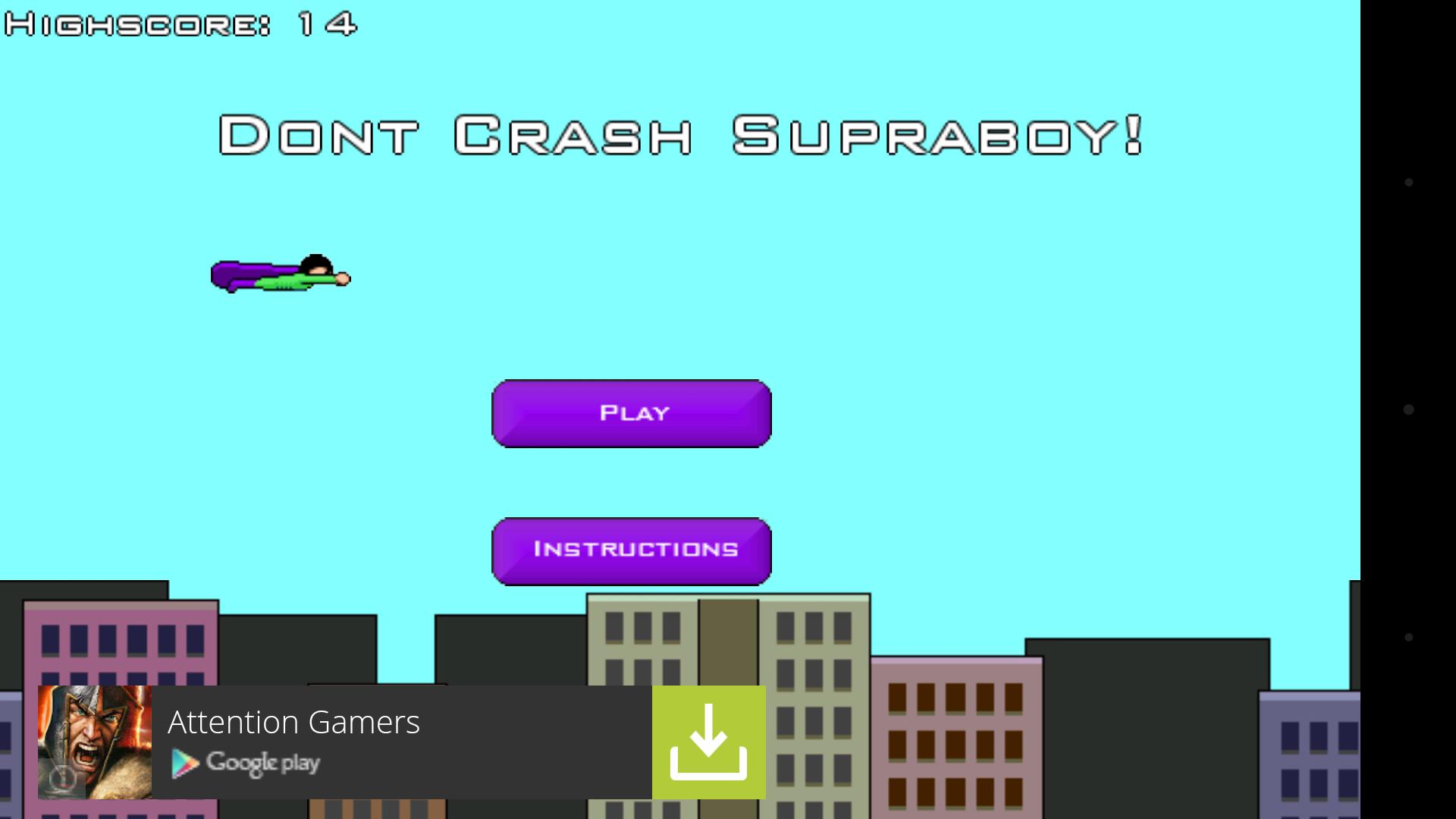This screenshot has height=819, width=1456.
Task: Tap the green download icon on the ad
Action: tap(708, 741)
